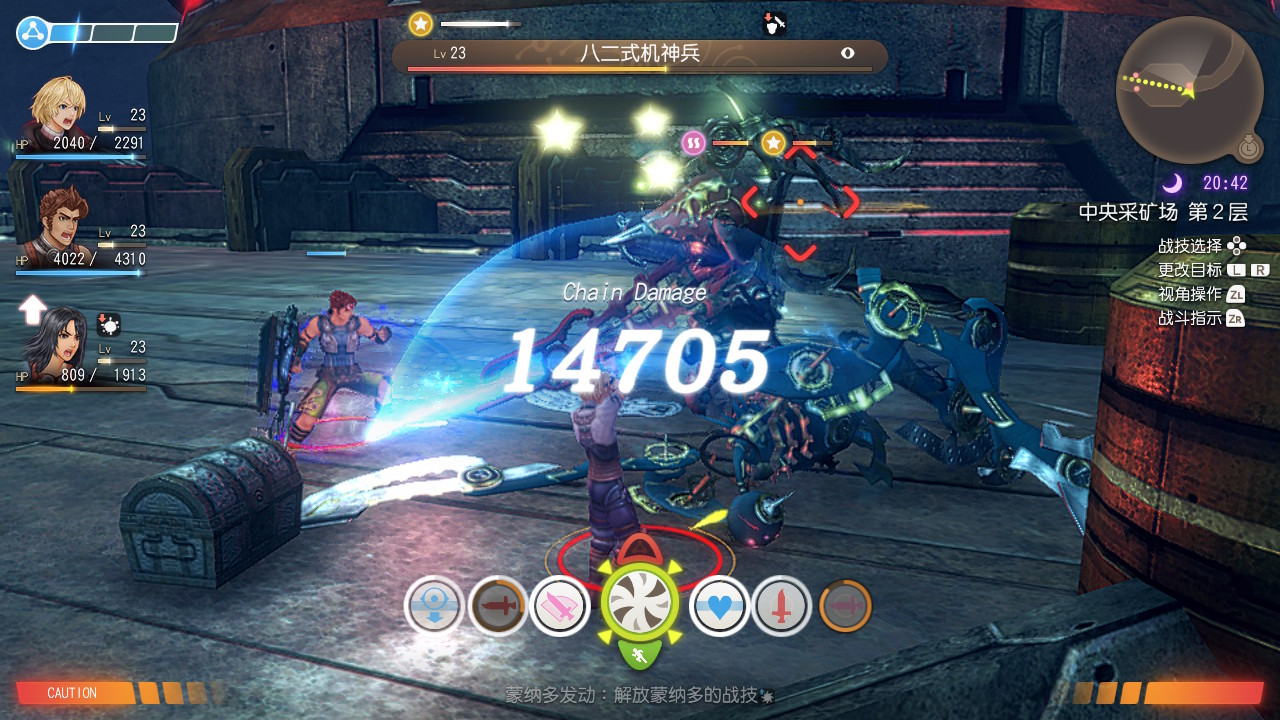Click the blue party gauge emblem

[x=33, y=33]
